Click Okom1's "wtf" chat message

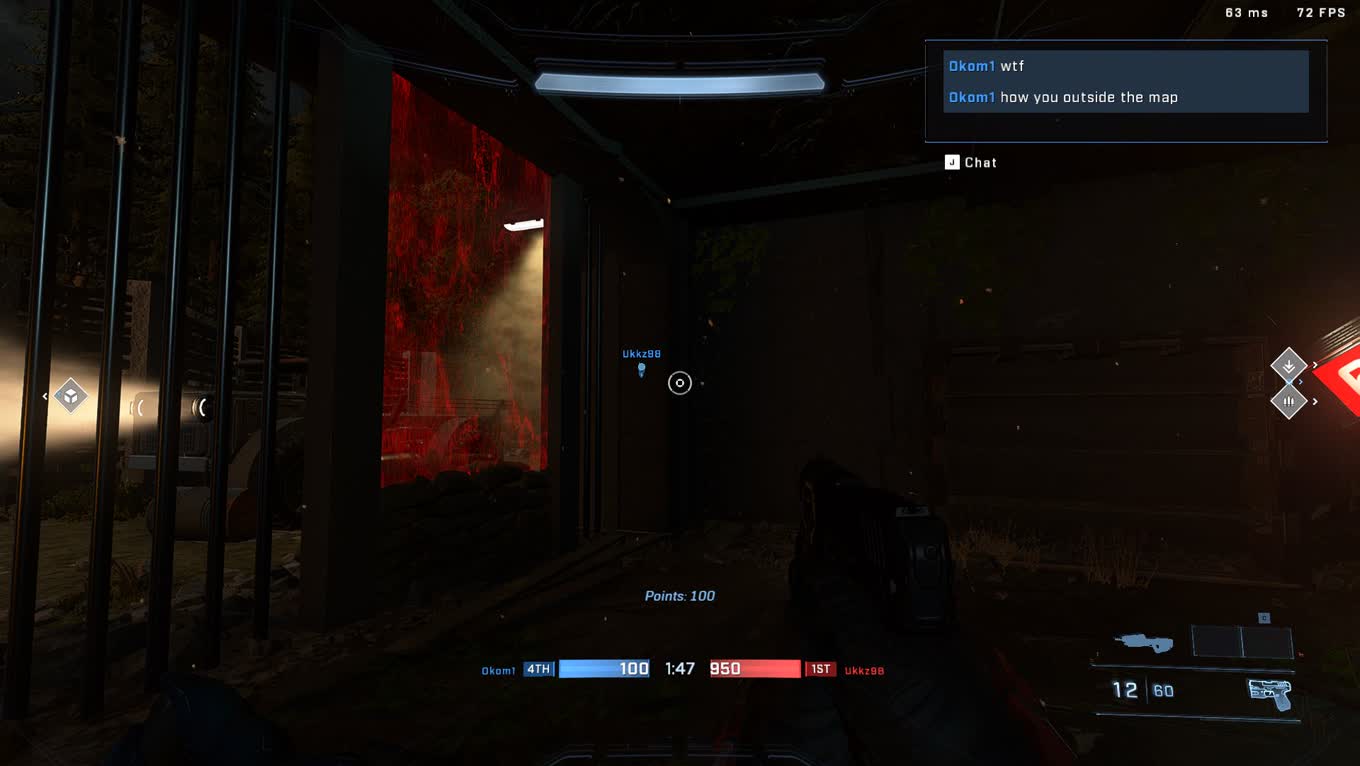(x=986, y=66)
